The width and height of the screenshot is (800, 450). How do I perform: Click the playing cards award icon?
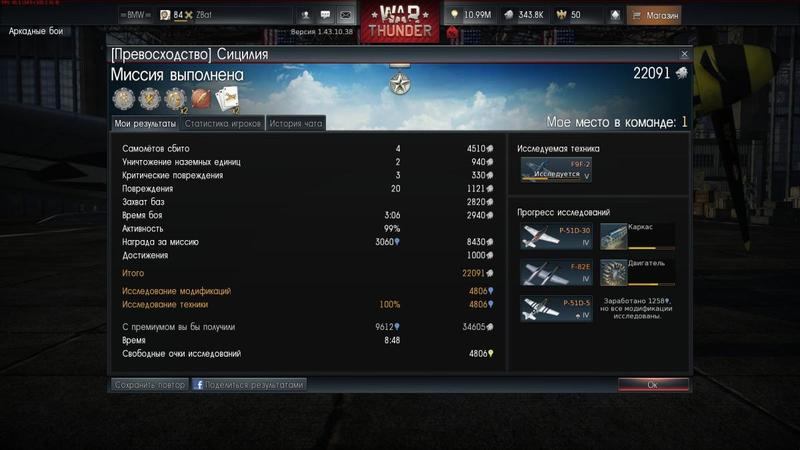[x=227, y=99]
